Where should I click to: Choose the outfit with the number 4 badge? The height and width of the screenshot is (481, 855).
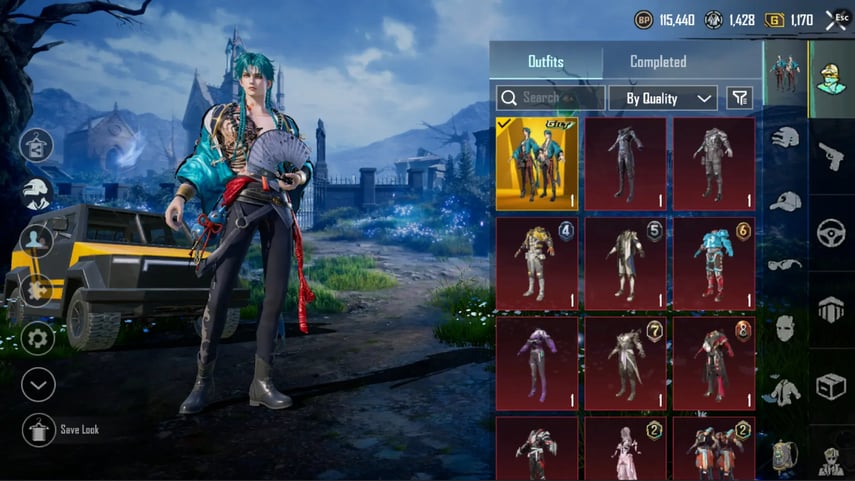537,264
